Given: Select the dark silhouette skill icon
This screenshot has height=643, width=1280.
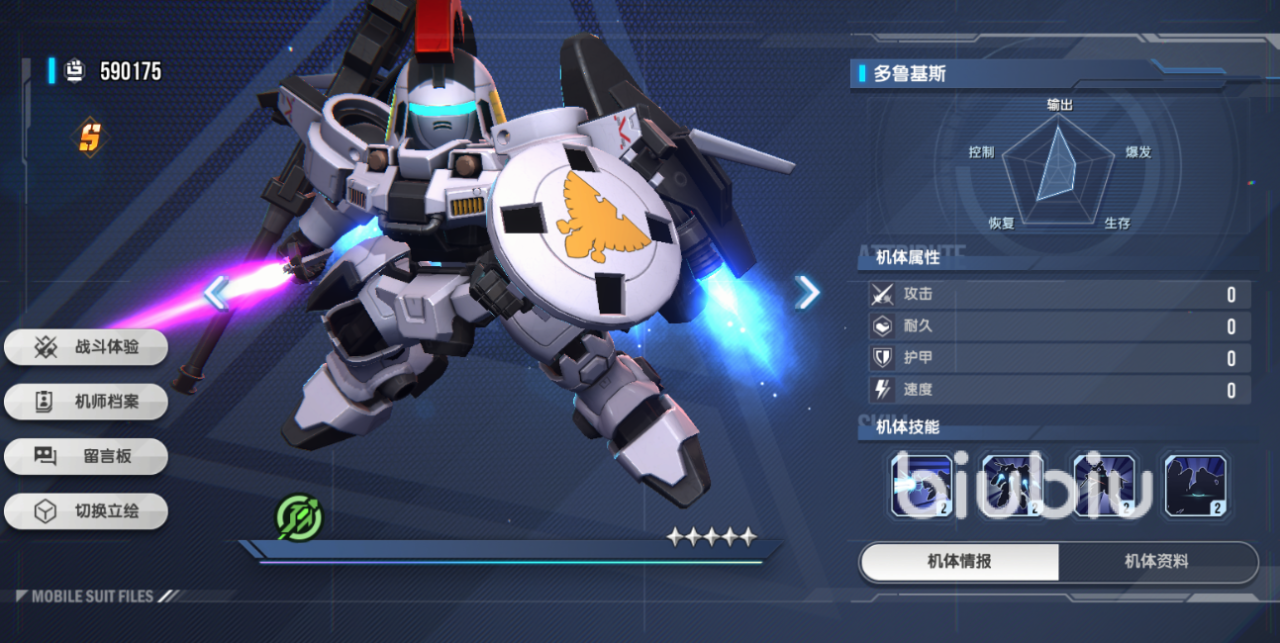Looking at the screenshot, I should point(1196,485).
